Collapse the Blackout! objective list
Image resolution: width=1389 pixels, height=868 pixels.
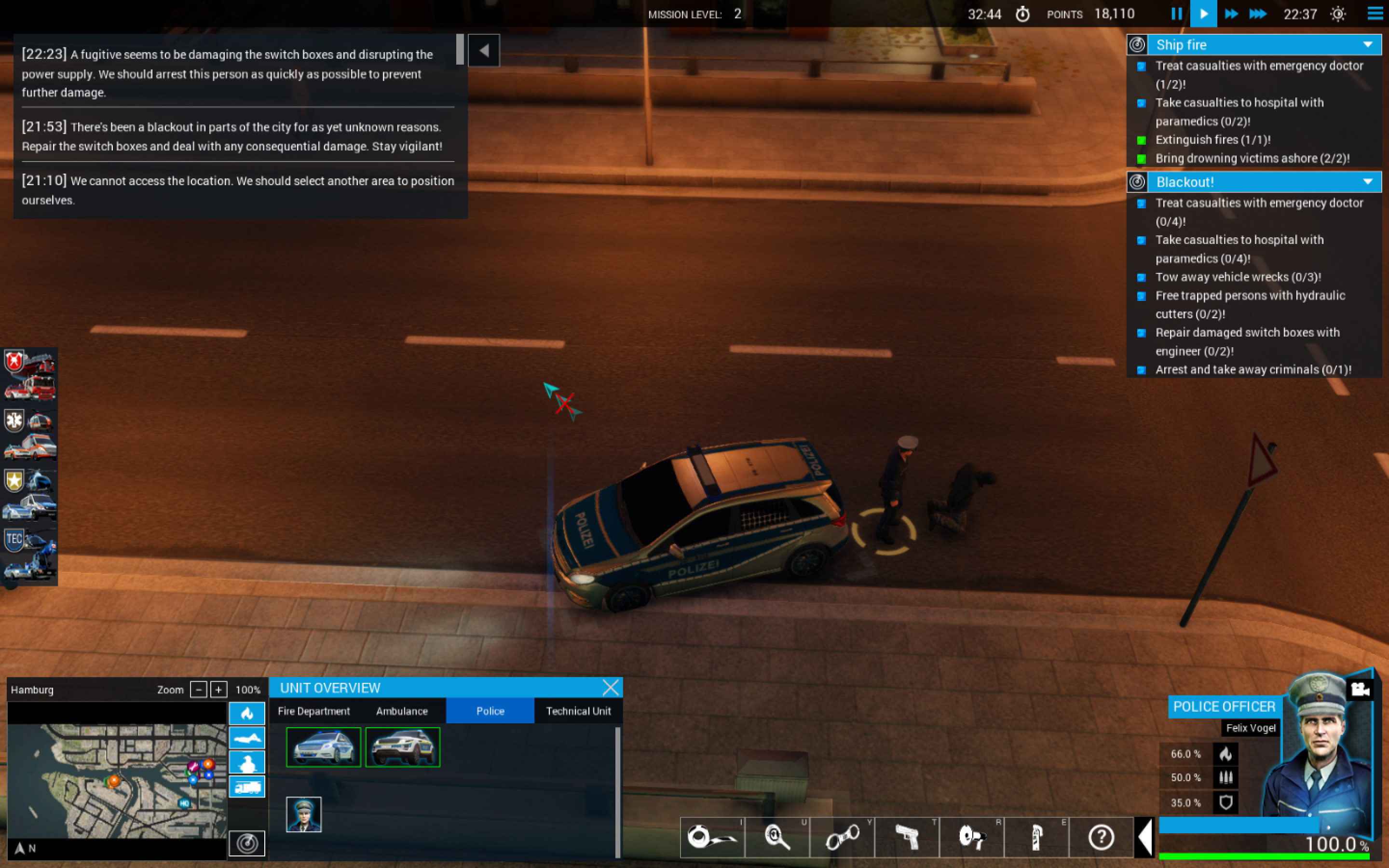click(1368, 182)
